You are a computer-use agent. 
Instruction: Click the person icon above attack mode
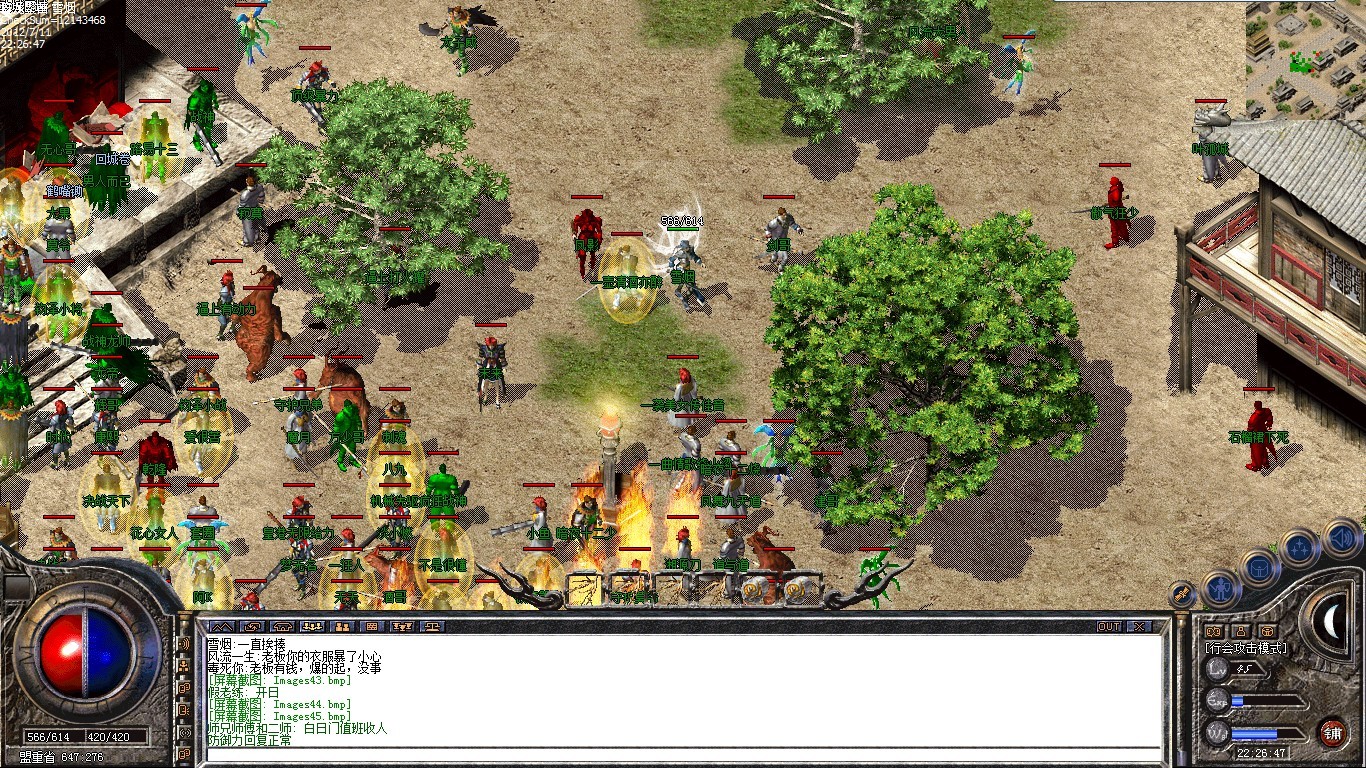1240,631
